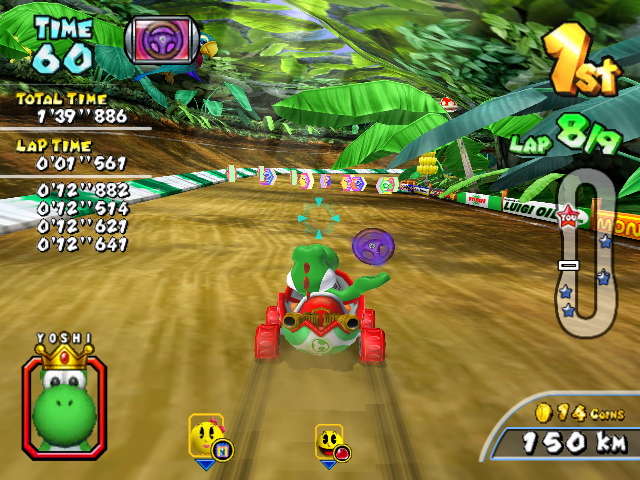Click the red YOU star on the minimap
This screenshot has height=480, width=640.
pyautogui.click(x=569, y=216)
